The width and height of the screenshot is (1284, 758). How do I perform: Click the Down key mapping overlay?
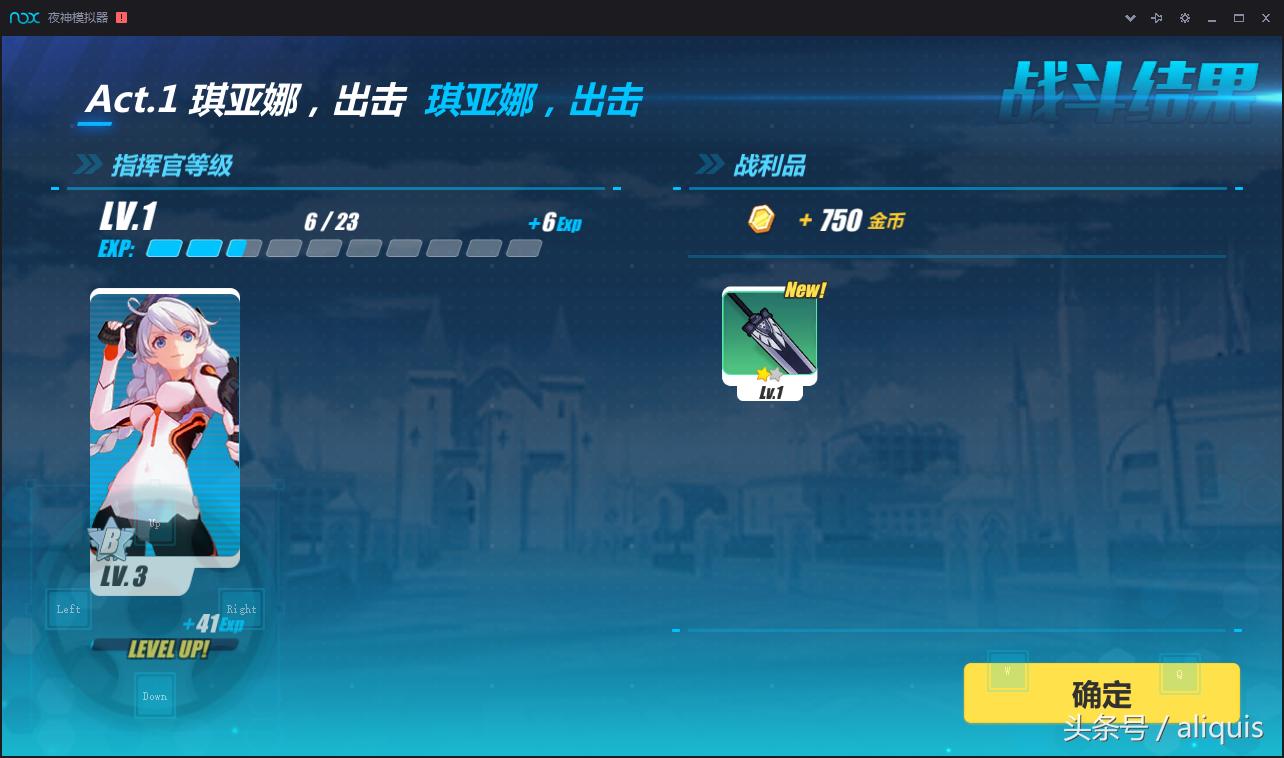(154, 695)
